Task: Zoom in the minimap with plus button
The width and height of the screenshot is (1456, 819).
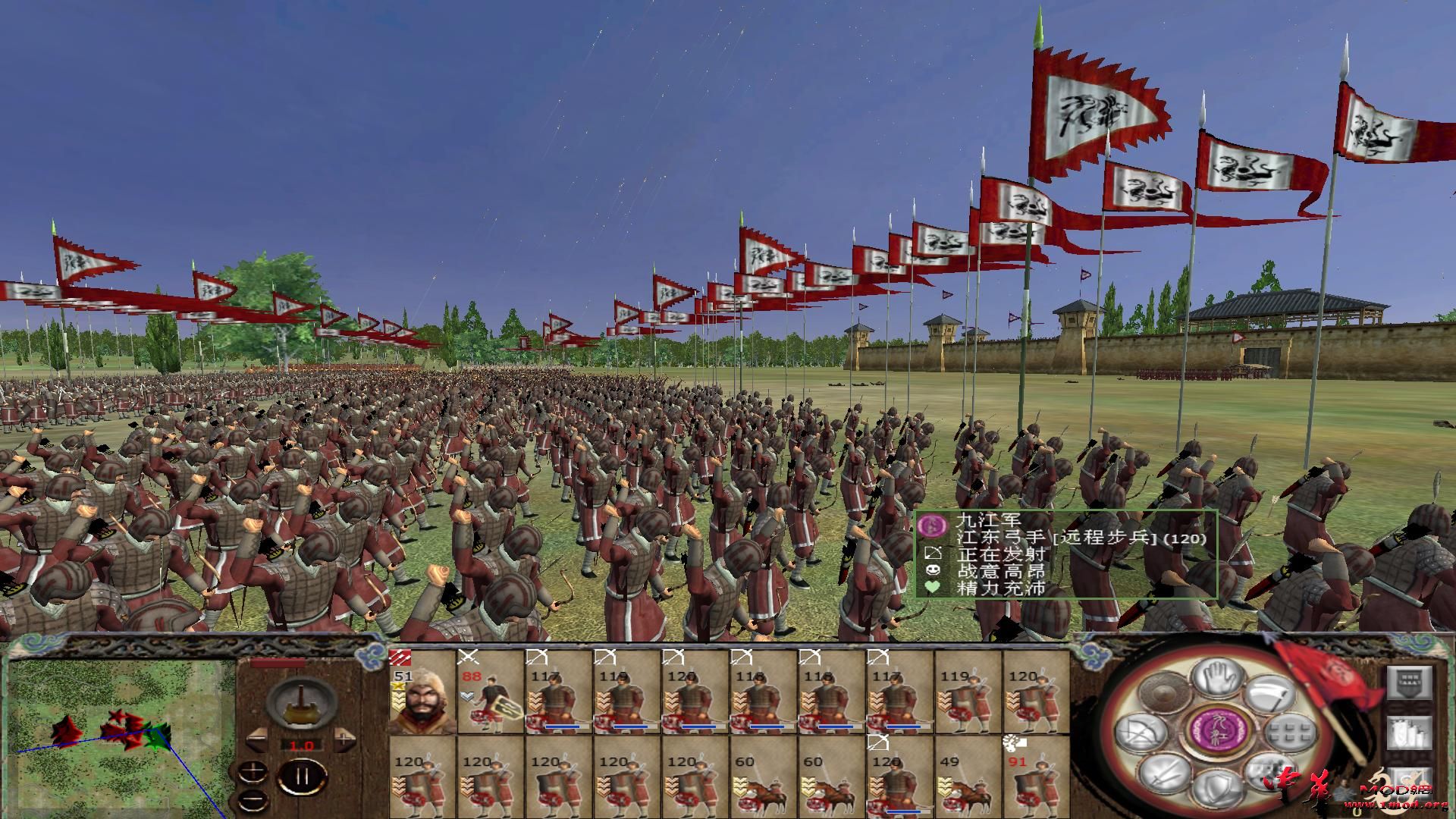Action: (253, 771)
